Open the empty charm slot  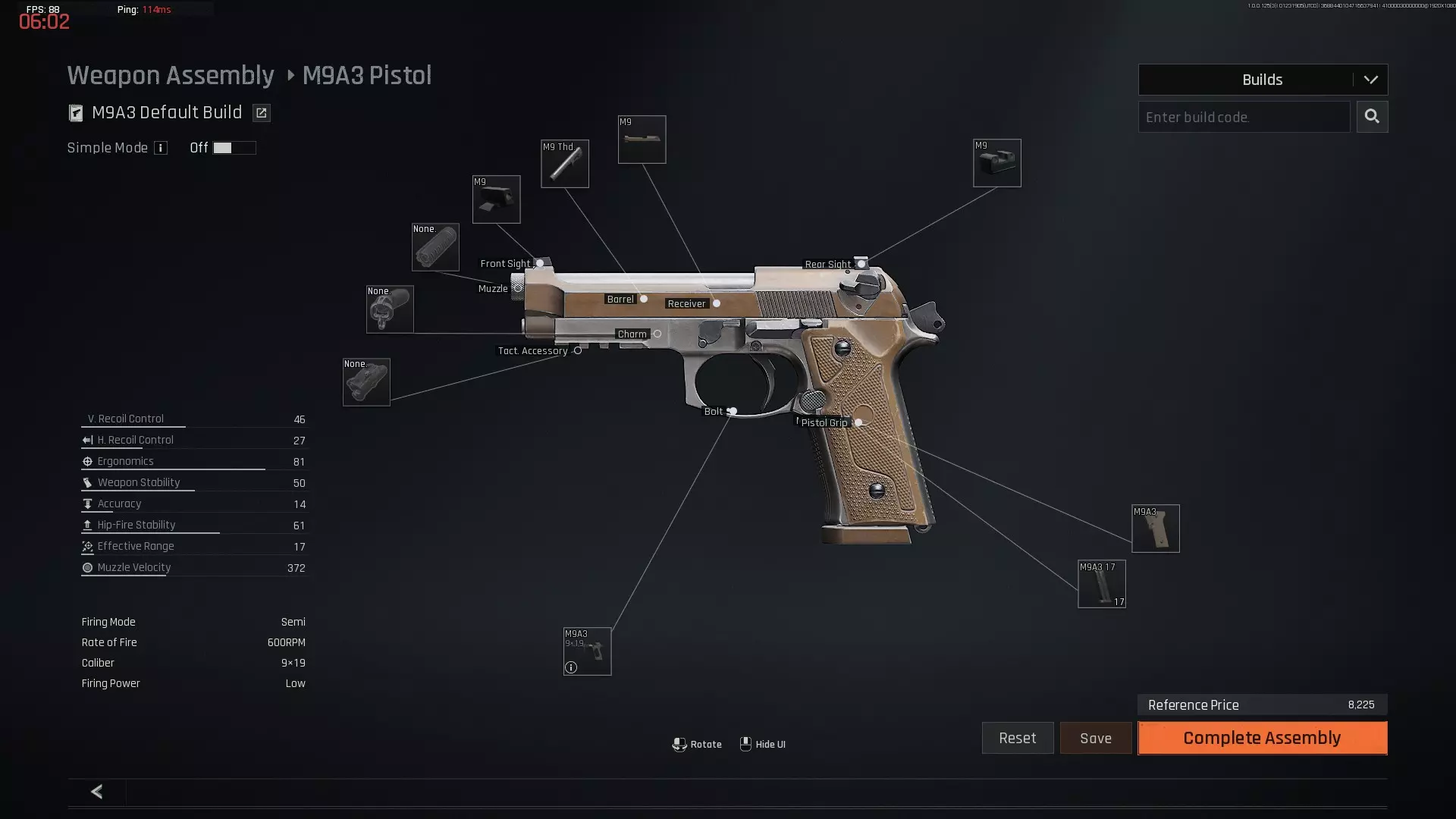pos(390,309)
